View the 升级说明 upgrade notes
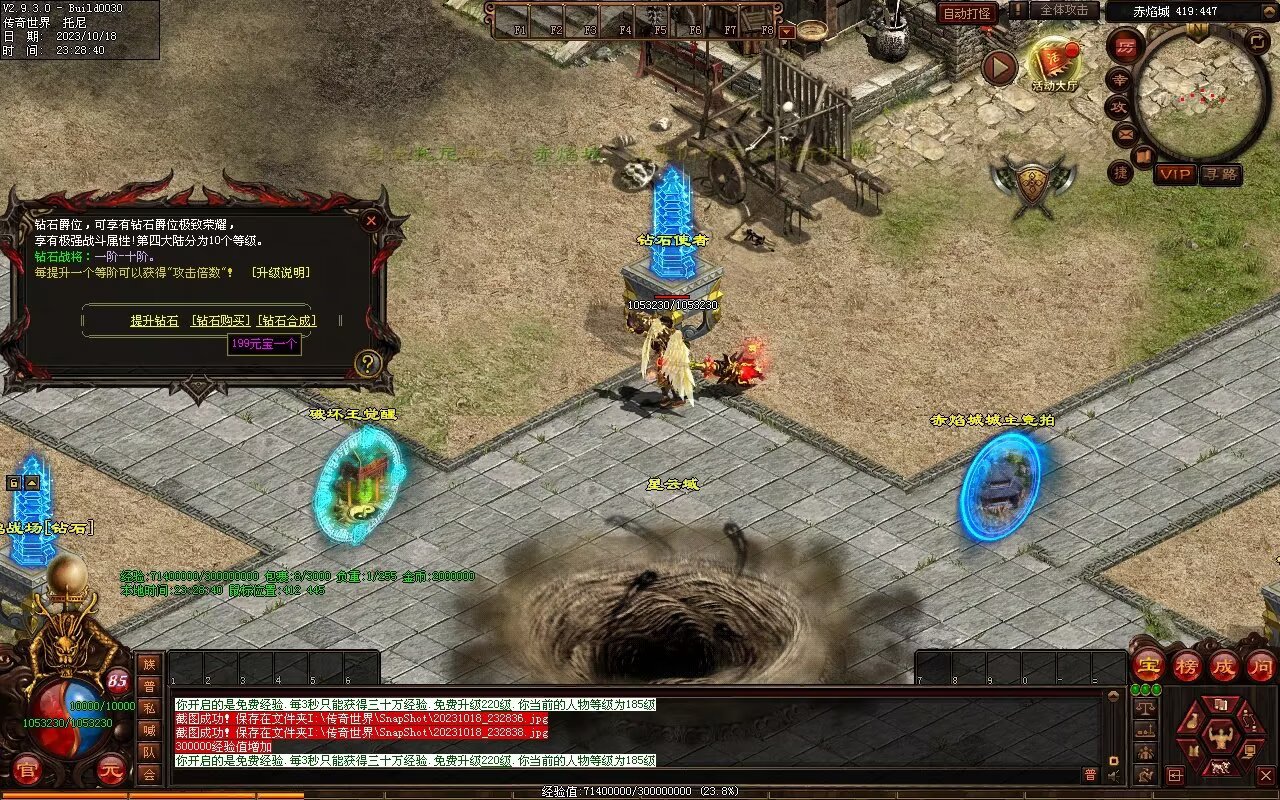Viewport: 1280px width, 800px height. [x=280, y=273]
